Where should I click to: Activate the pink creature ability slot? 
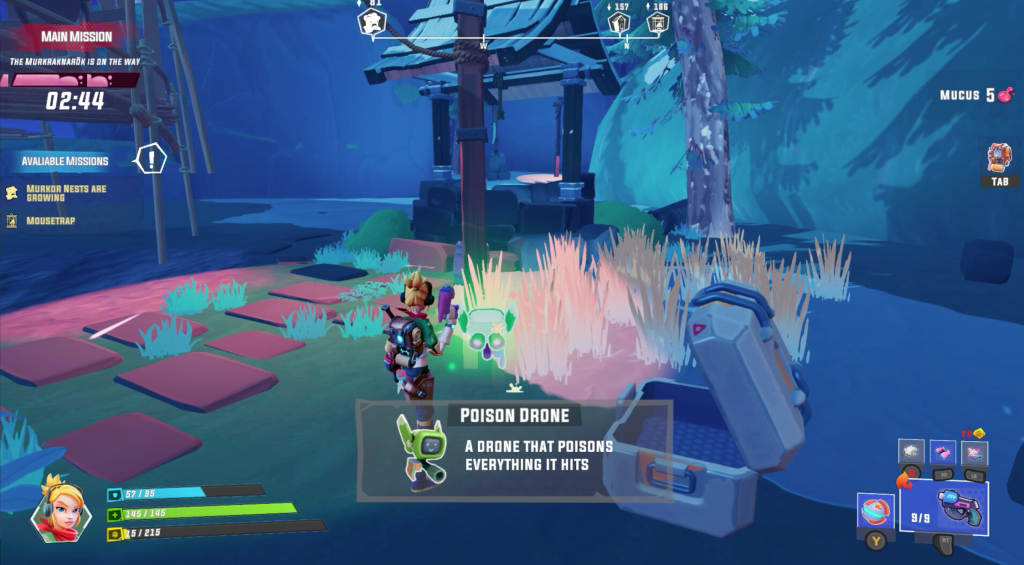tap(974, 453)
